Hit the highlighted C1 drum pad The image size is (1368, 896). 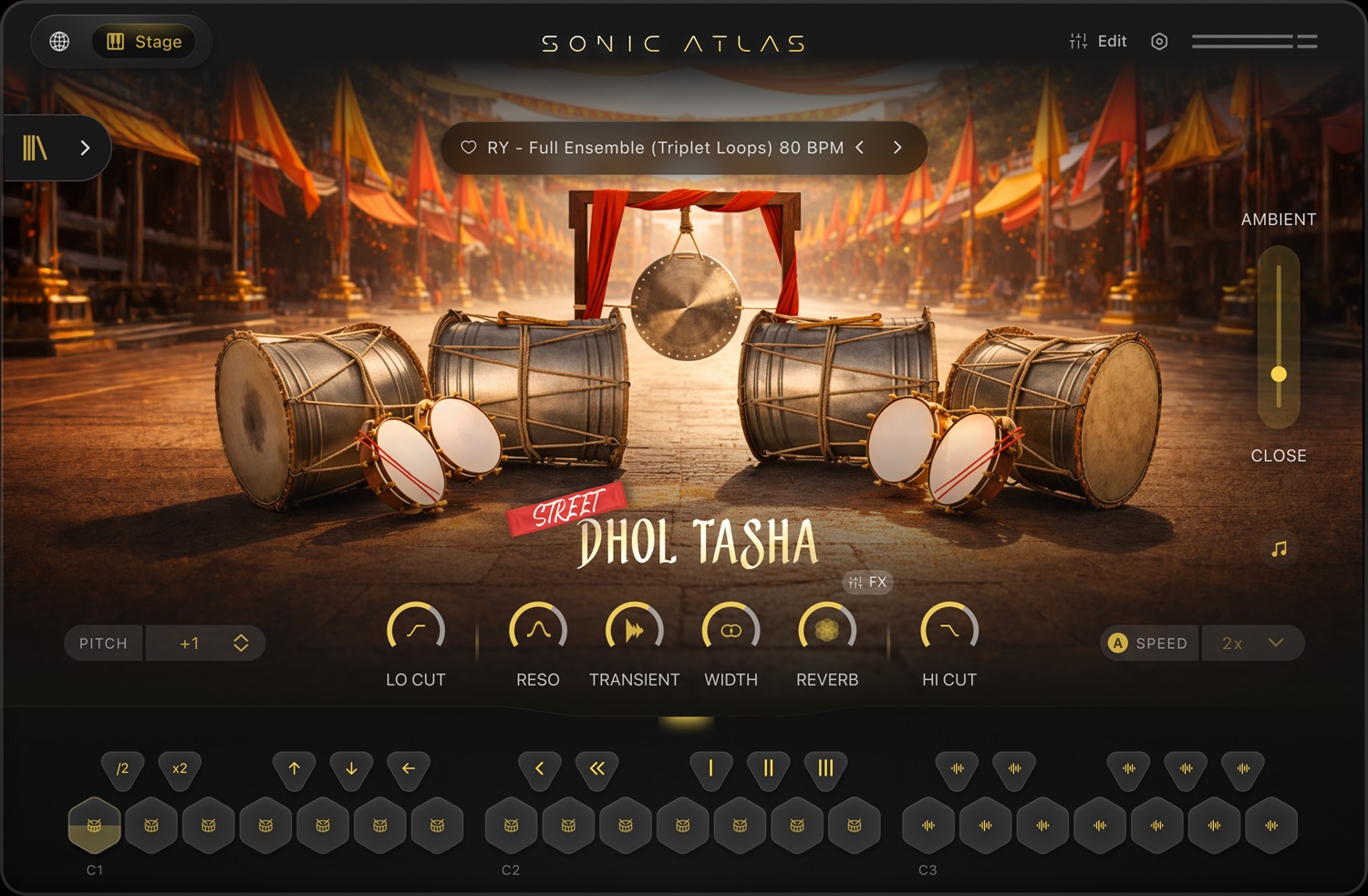pos(95,826)
